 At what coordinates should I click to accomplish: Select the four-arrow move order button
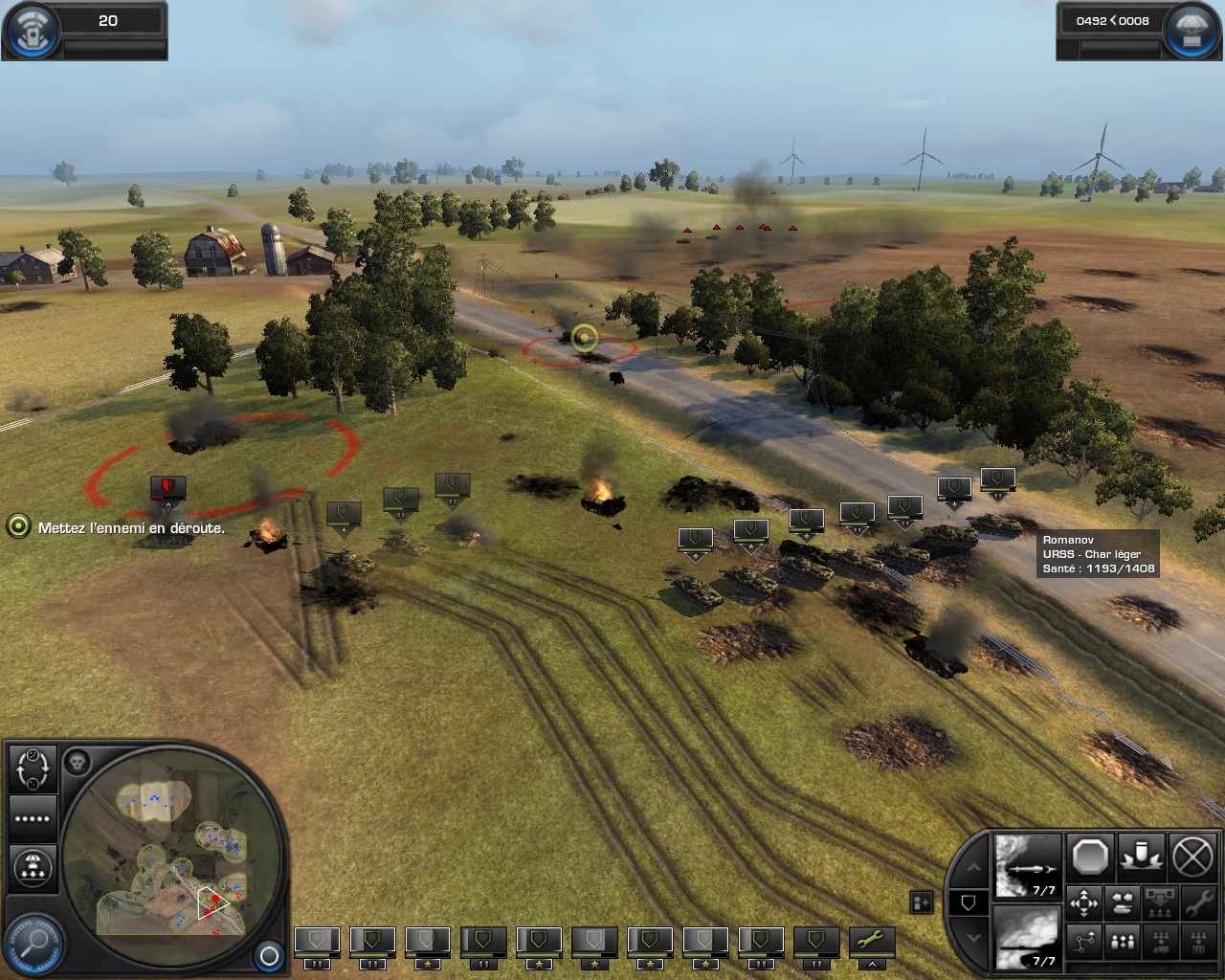click(x=1084, y=902)
